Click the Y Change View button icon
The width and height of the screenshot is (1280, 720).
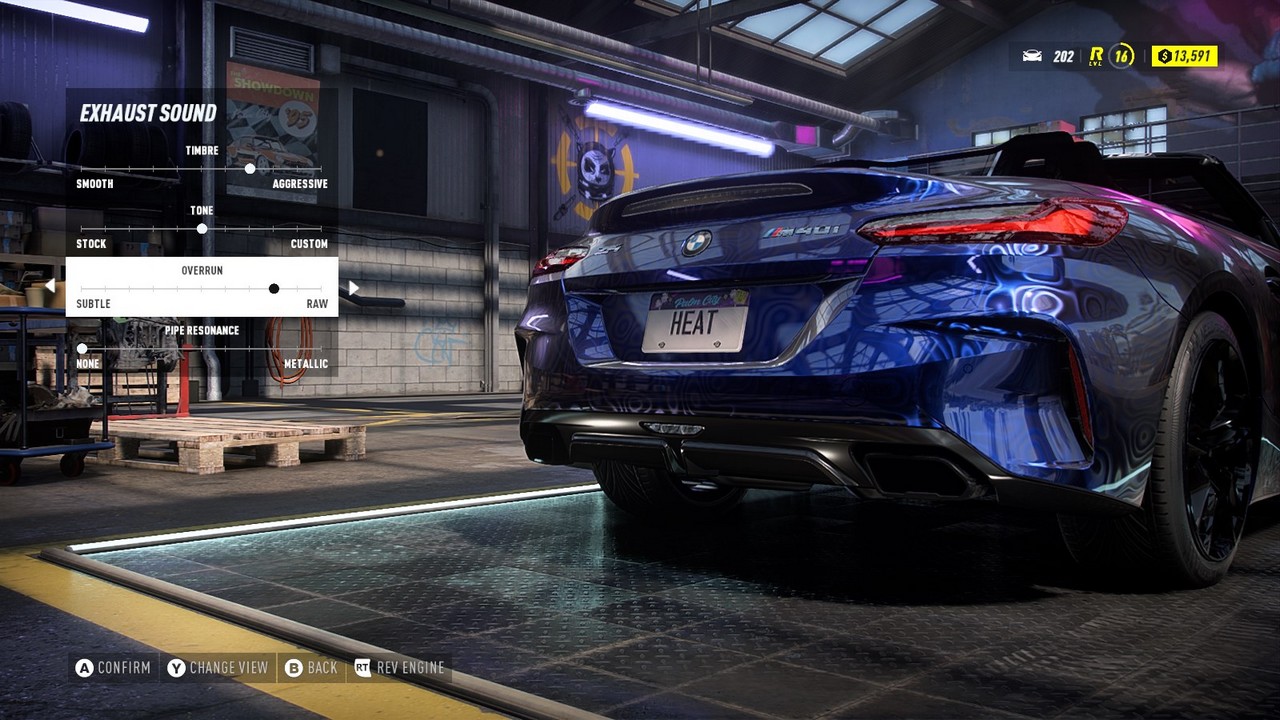pos(175,667)
